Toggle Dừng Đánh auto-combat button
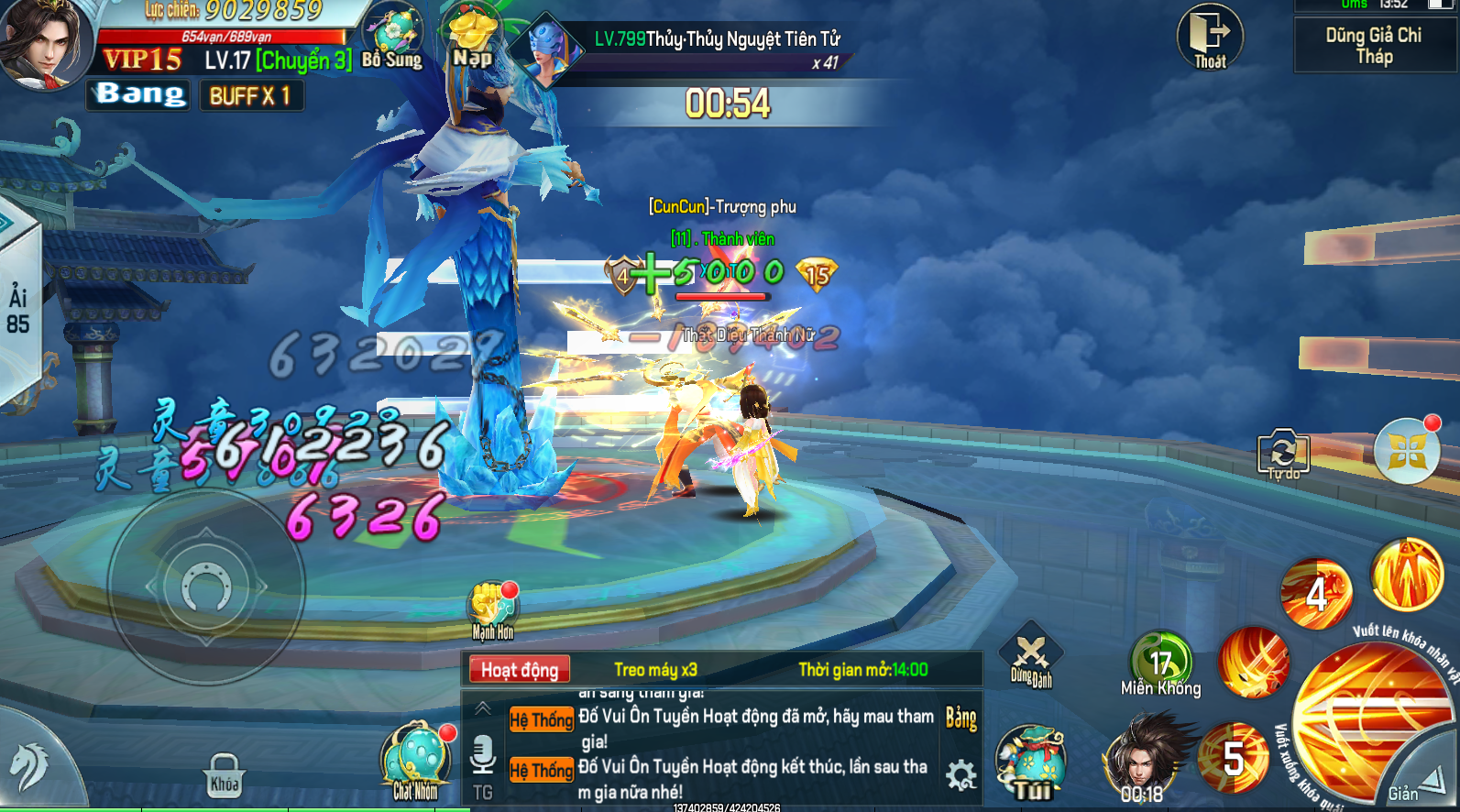The height and width of the screenshot is (812, 1460). pos(1031,660)
